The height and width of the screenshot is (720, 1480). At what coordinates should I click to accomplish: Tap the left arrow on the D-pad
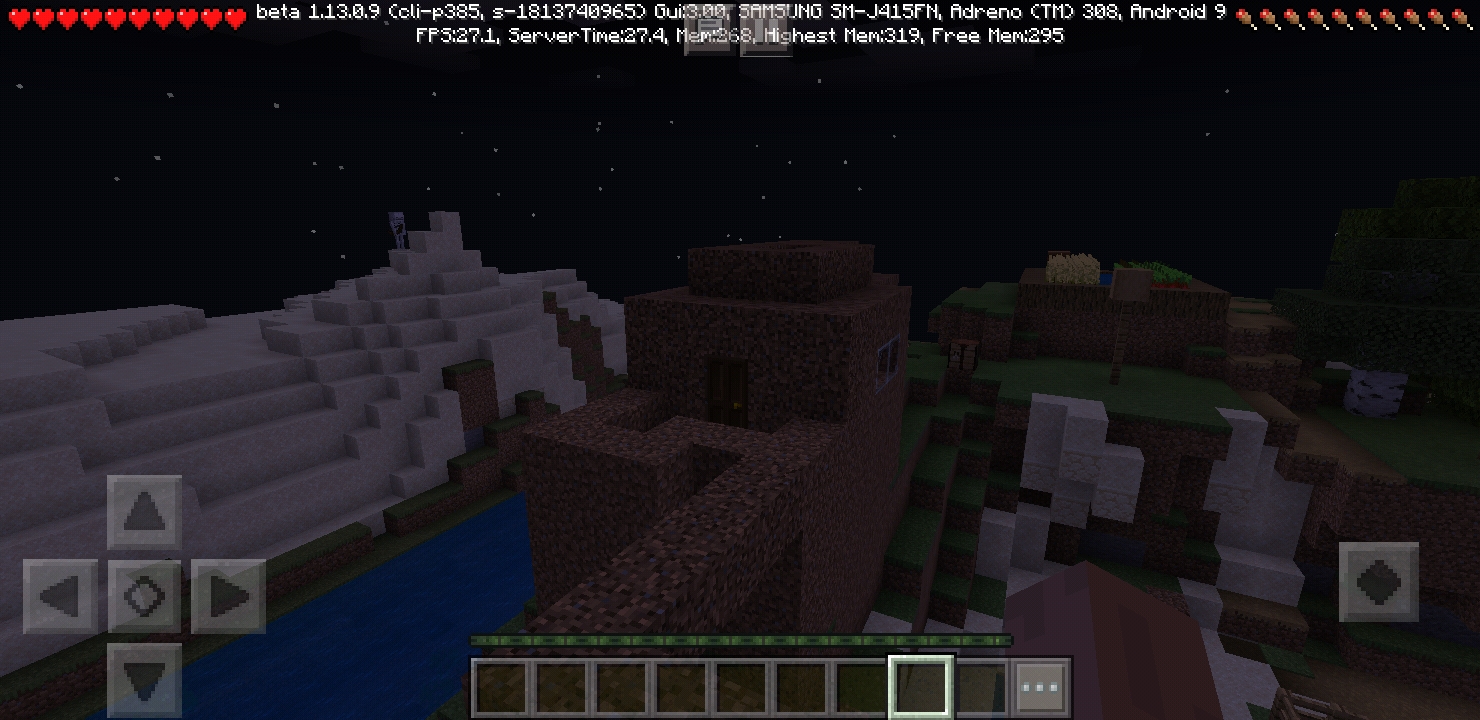pyautogui.click(x=60, y=597)
